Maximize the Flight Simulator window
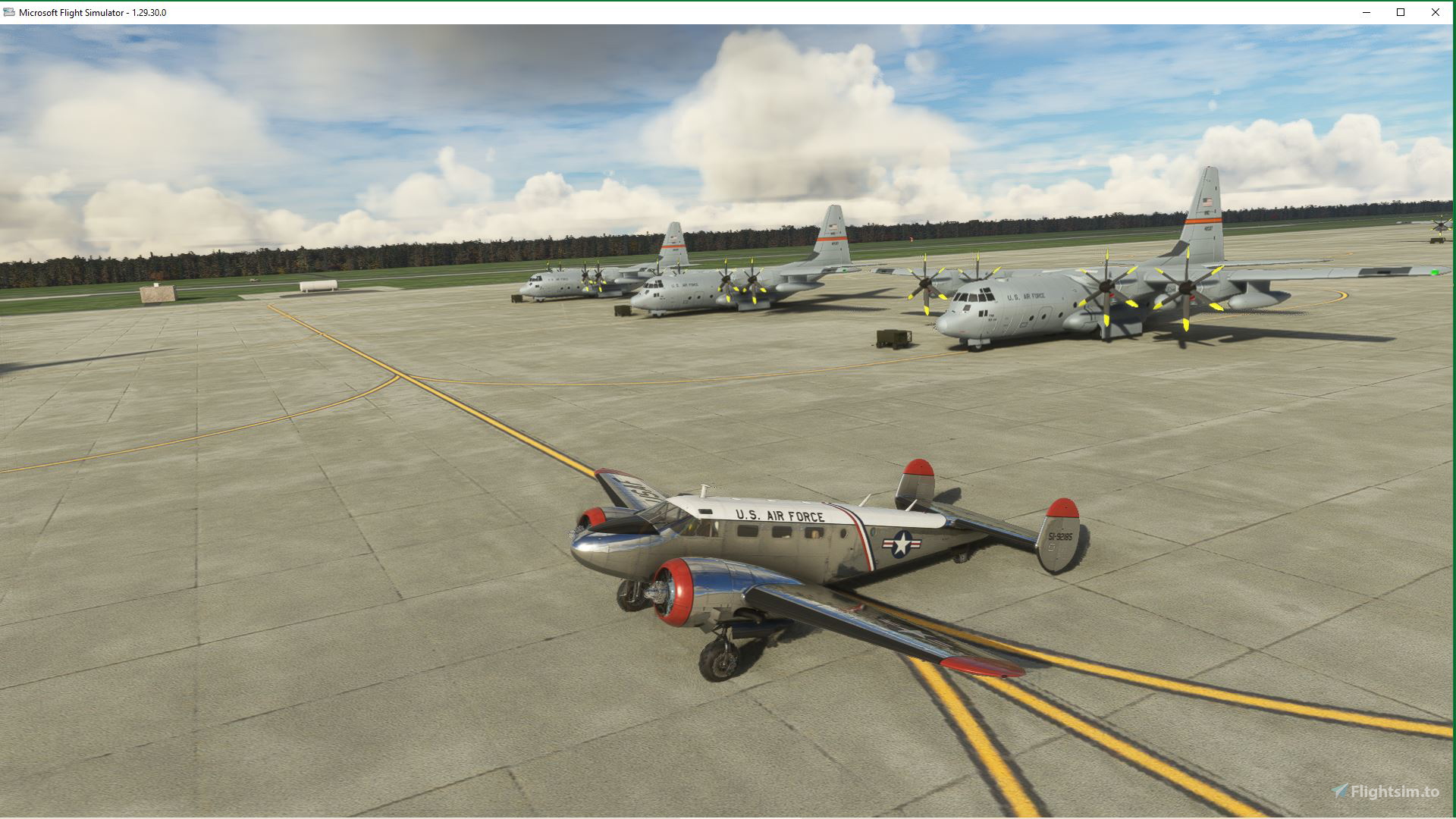Viewport: 1456px width, 819px height. point(1398,12)
